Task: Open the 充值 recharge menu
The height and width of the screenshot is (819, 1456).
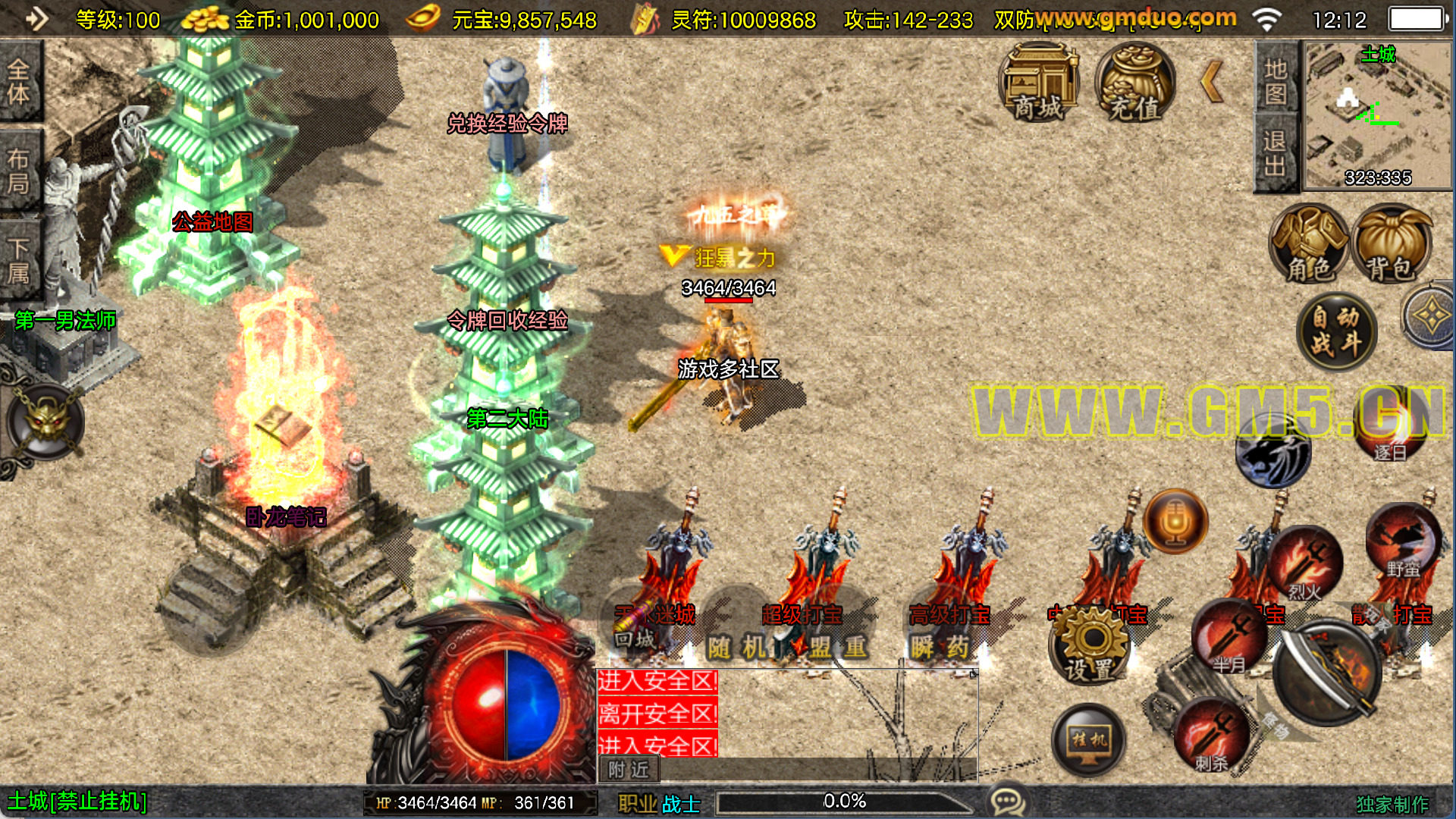Action: click(x=1135, y=83)
